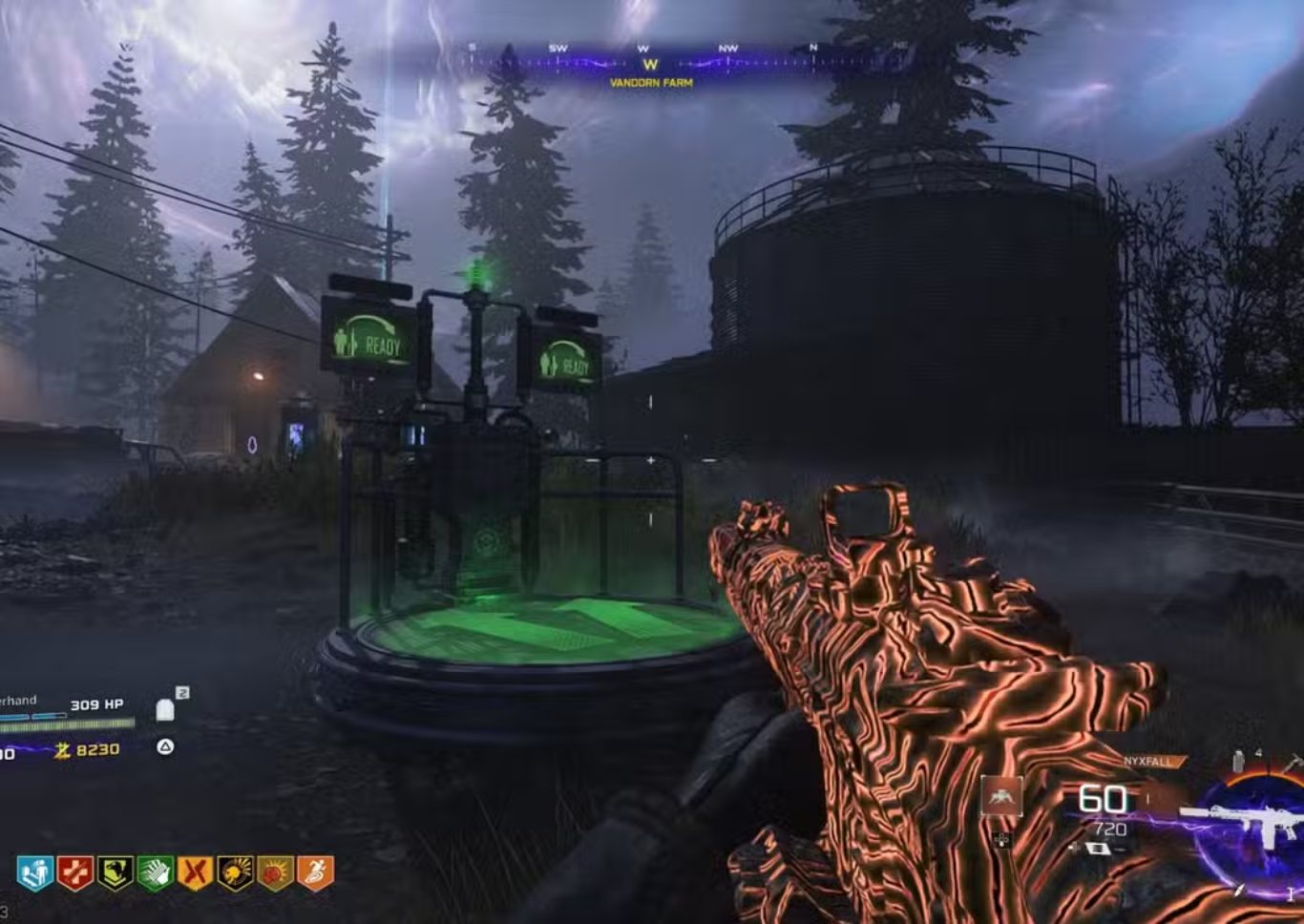The height and width of the screenshot is (924, 1304).
Task: Click the ammo counter showing 60
Action: pyautogui.click(x=1103, y=798)
